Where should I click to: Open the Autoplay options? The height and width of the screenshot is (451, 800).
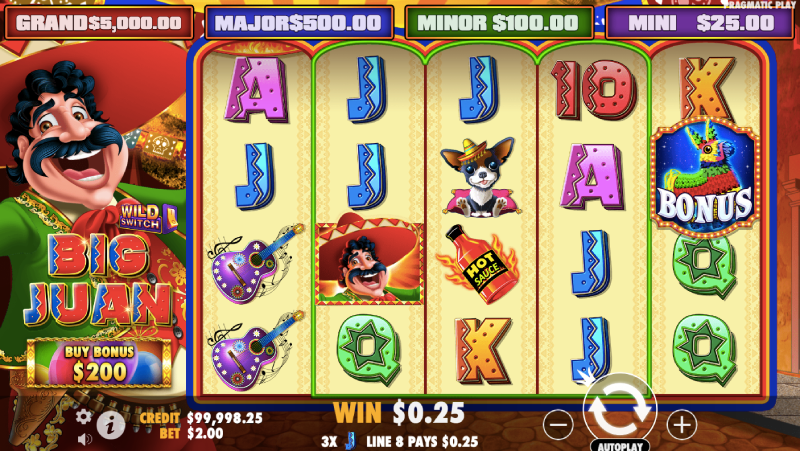point(619,445)
